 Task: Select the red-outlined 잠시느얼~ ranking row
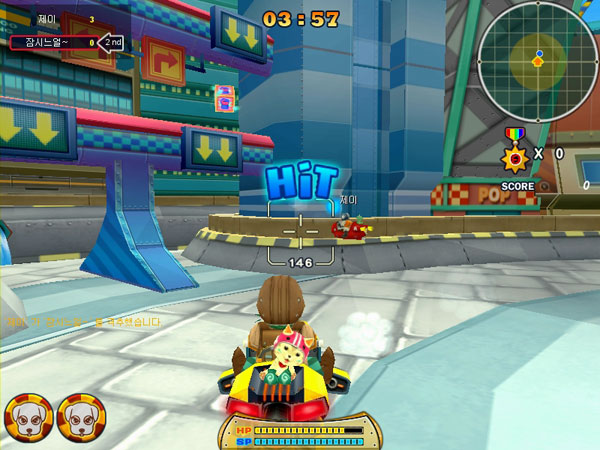(x=53, y=43)
